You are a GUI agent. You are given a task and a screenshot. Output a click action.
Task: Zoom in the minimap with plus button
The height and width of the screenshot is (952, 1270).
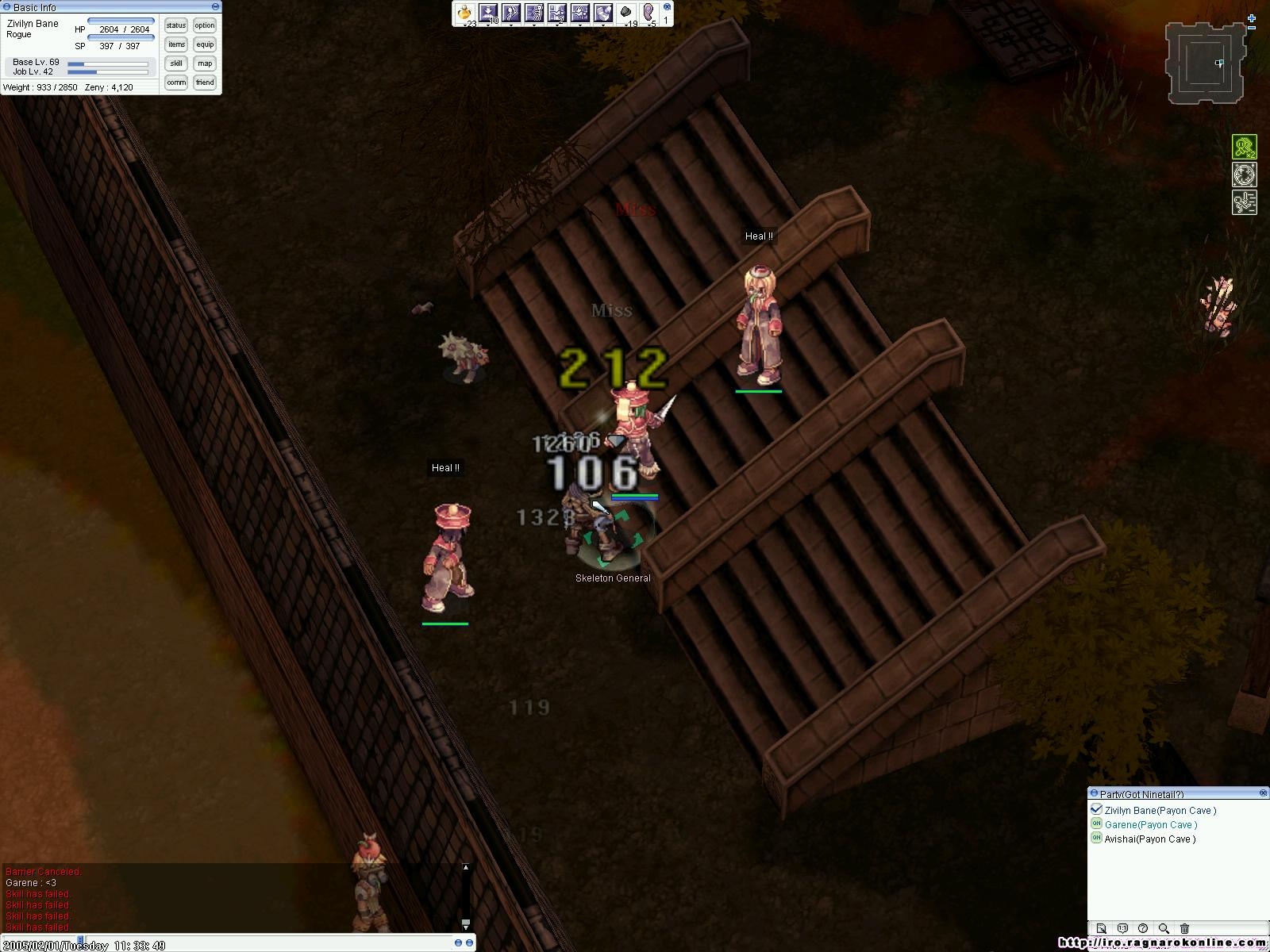[1252, 18]
